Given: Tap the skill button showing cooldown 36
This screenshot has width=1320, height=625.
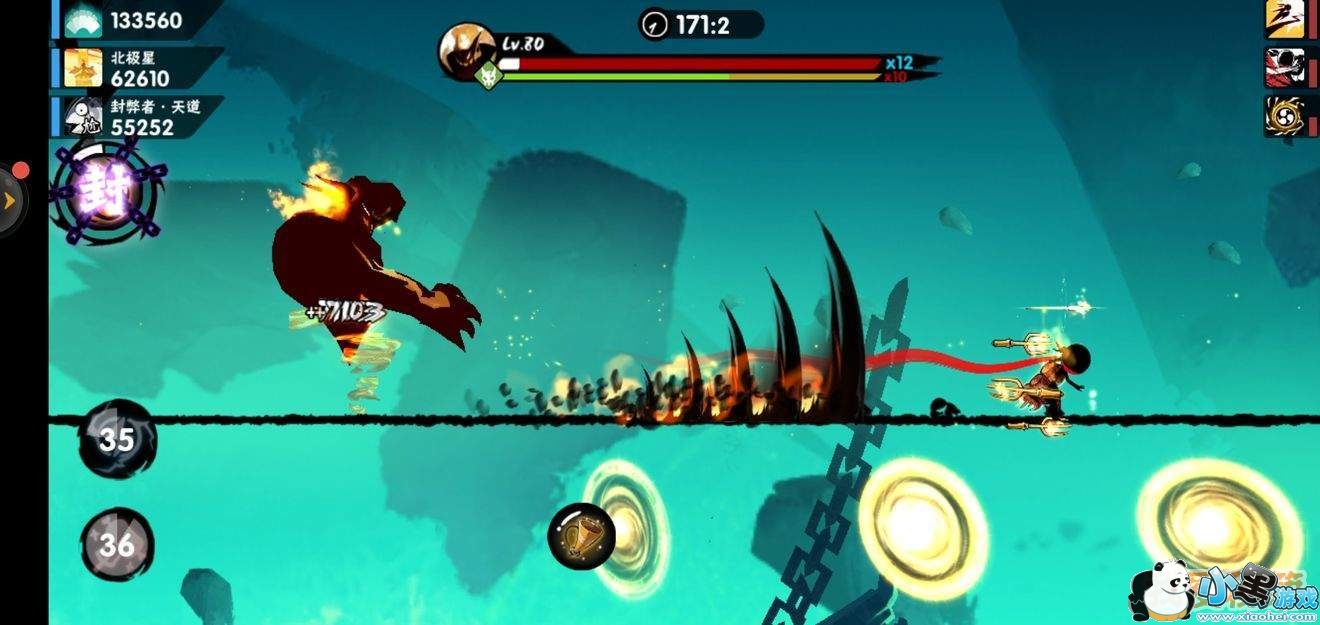Looking at the screenshot, I should [117, 544].
